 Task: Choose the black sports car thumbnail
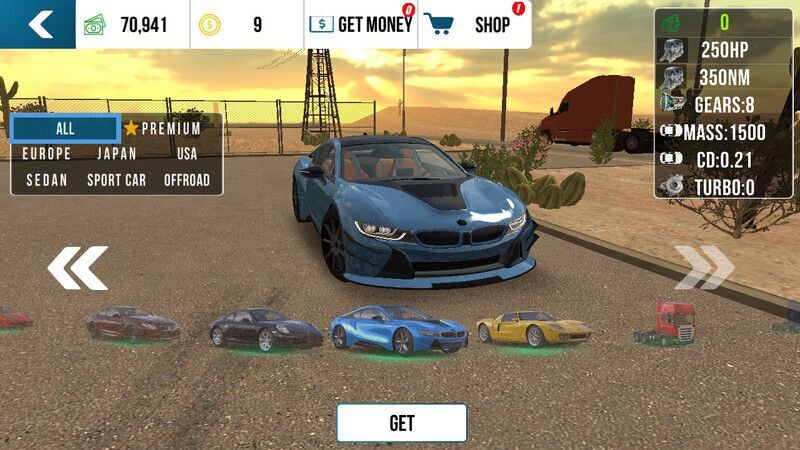point(266,329)
